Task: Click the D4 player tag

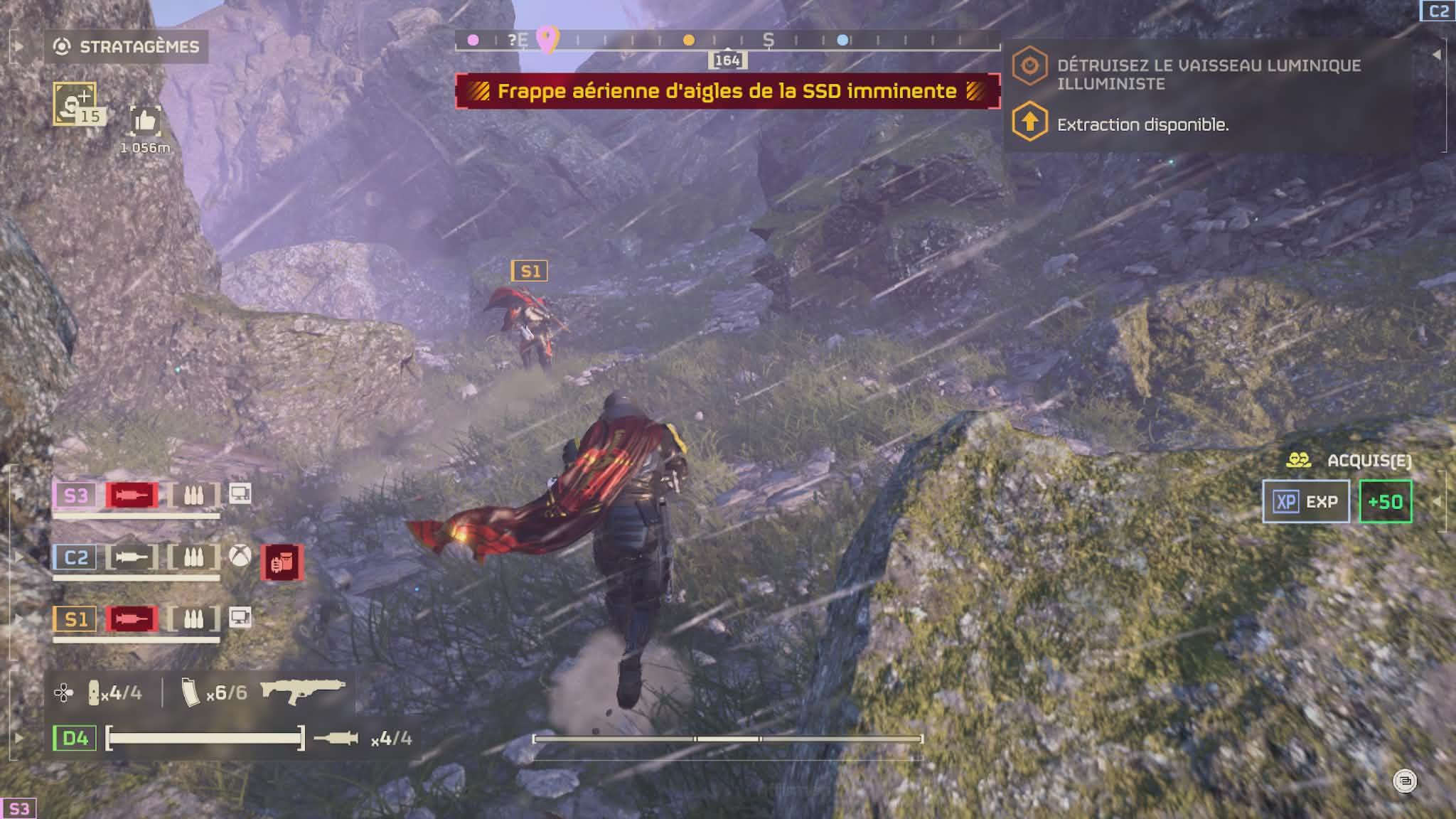Action: pyautogui.click(x=75, y=738)
